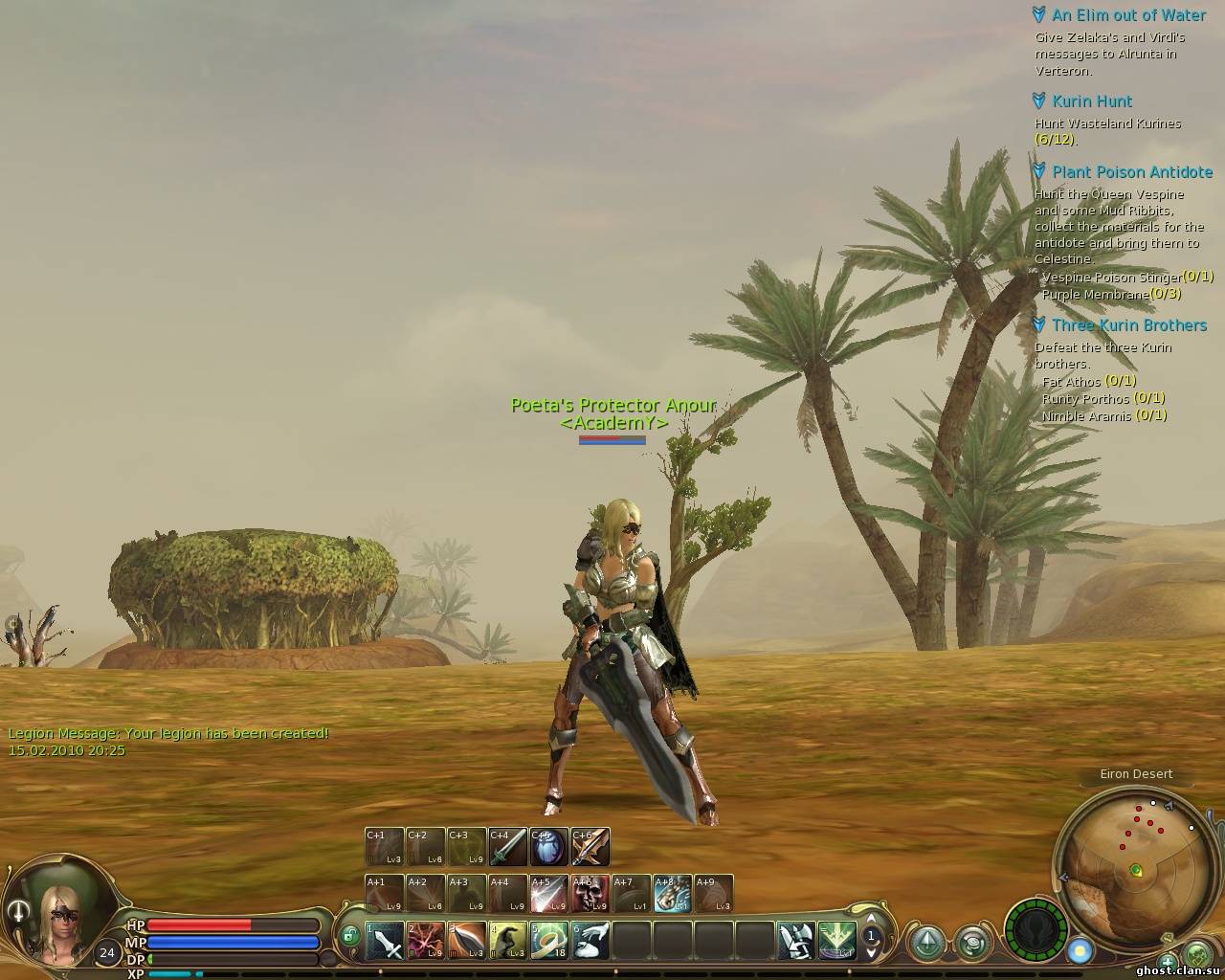The width and height of the screenshot is (1225, 980).
Task: Click the sun icon beside the minimap
Action: click(x=1080, y=951)
